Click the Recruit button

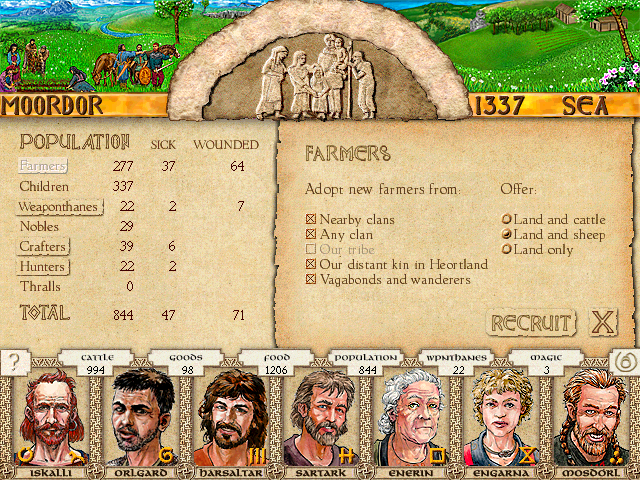(531, 323)
